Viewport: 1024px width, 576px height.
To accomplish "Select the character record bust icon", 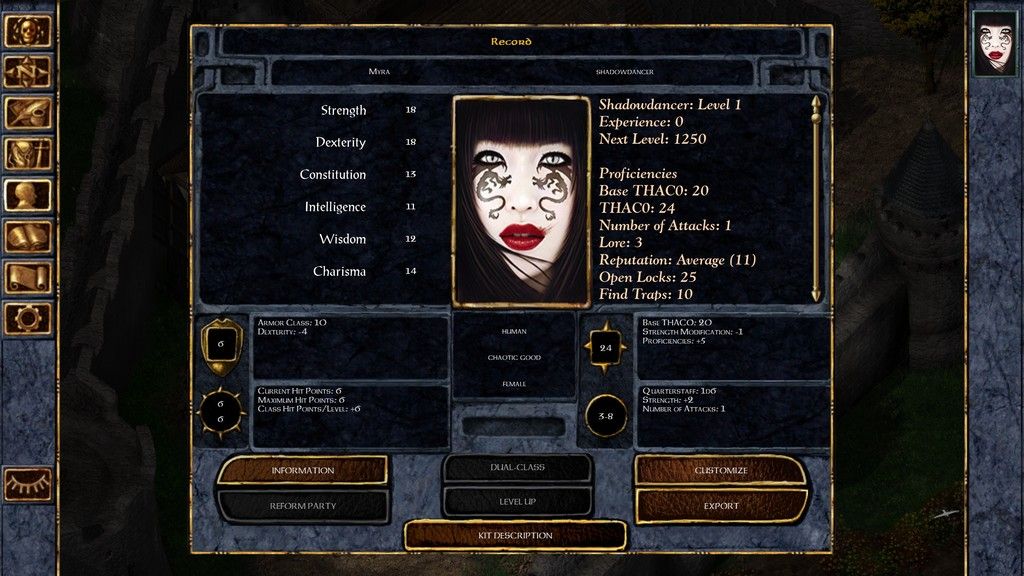I will click(28, 194).
